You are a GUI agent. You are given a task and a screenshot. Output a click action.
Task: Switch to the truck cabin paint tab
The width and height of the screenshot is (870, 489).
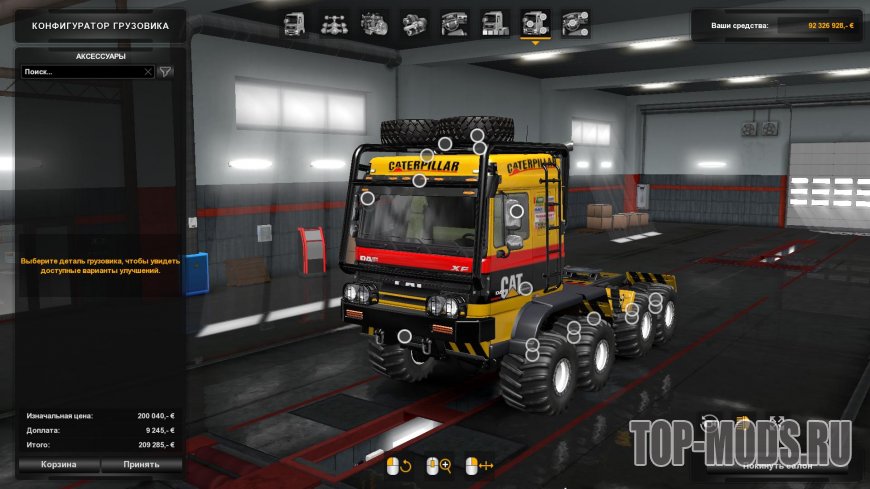(495, 22)
